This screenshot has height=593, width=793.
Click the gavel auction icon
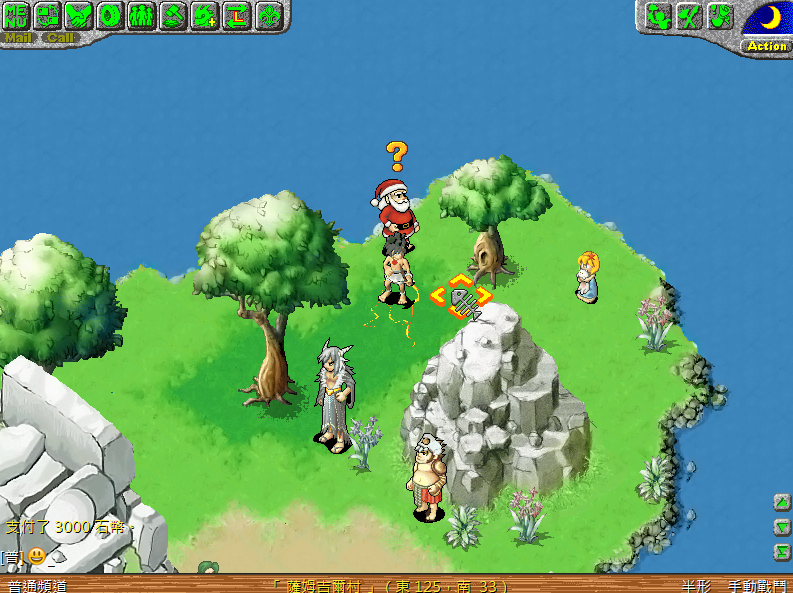point(173,15)
